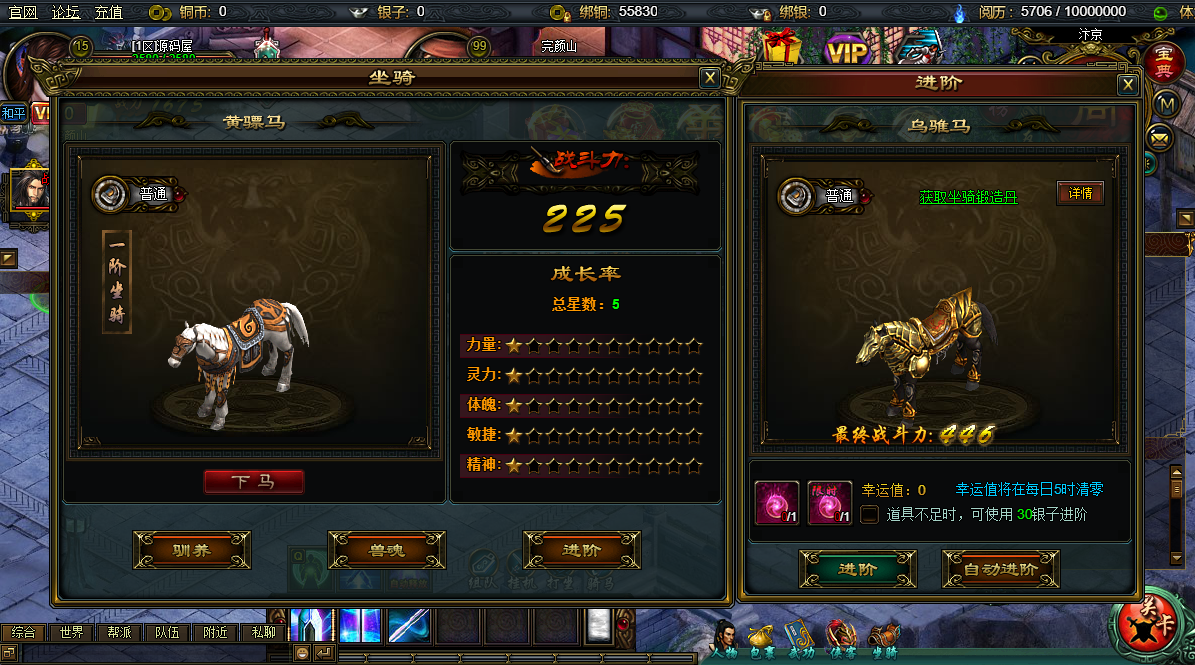Switch chat to the 世界 channel
Viewport: 1195px width, 665px height.
pyautogui.click(x=71, y=632)
